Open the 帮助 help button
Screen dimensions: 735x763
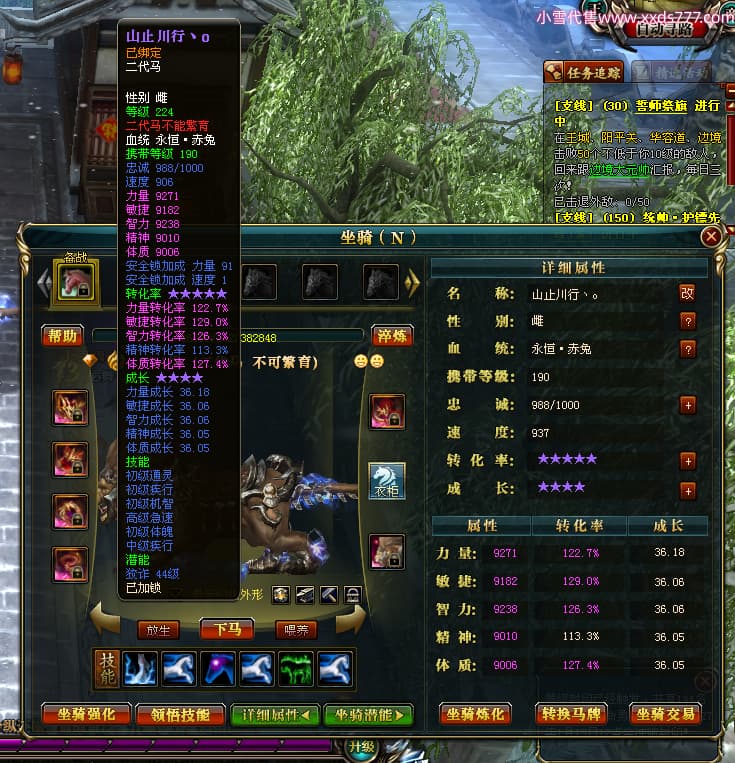click(x=62, y=336)
